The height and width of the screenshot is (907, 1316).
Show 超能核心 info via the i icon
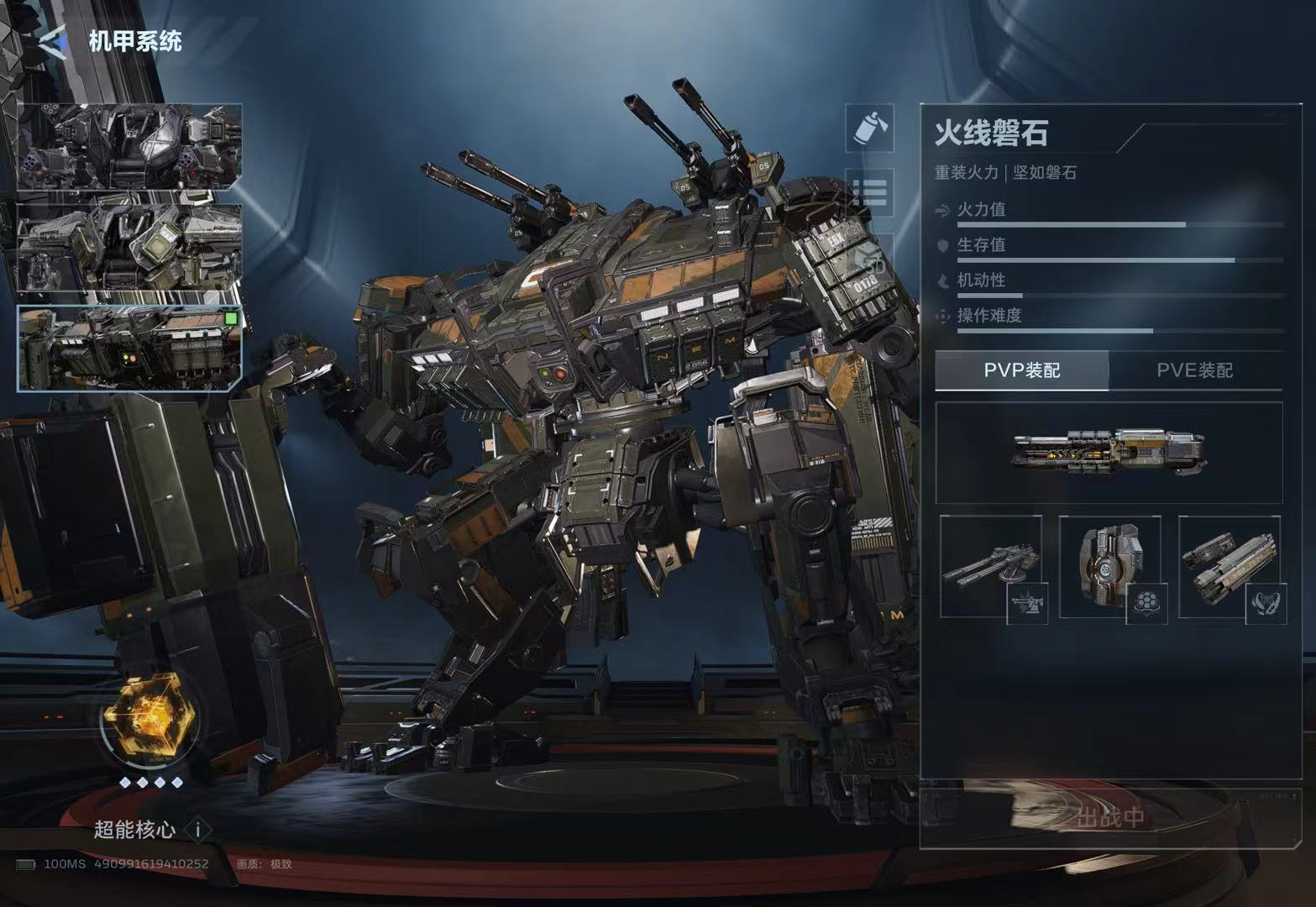point(198,830)
